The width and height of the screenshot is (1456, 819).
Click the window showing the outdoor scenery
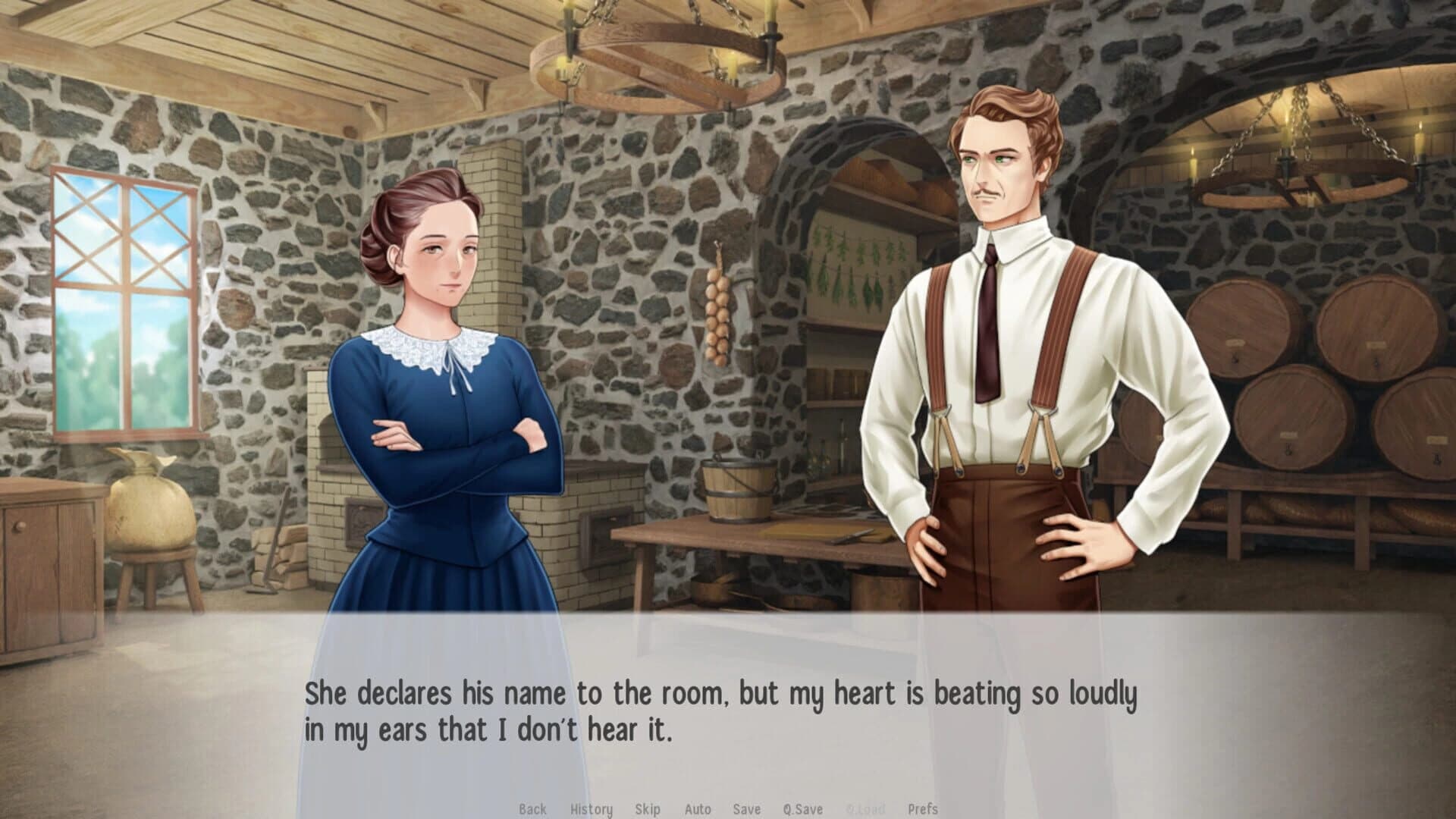pos(121,303)
